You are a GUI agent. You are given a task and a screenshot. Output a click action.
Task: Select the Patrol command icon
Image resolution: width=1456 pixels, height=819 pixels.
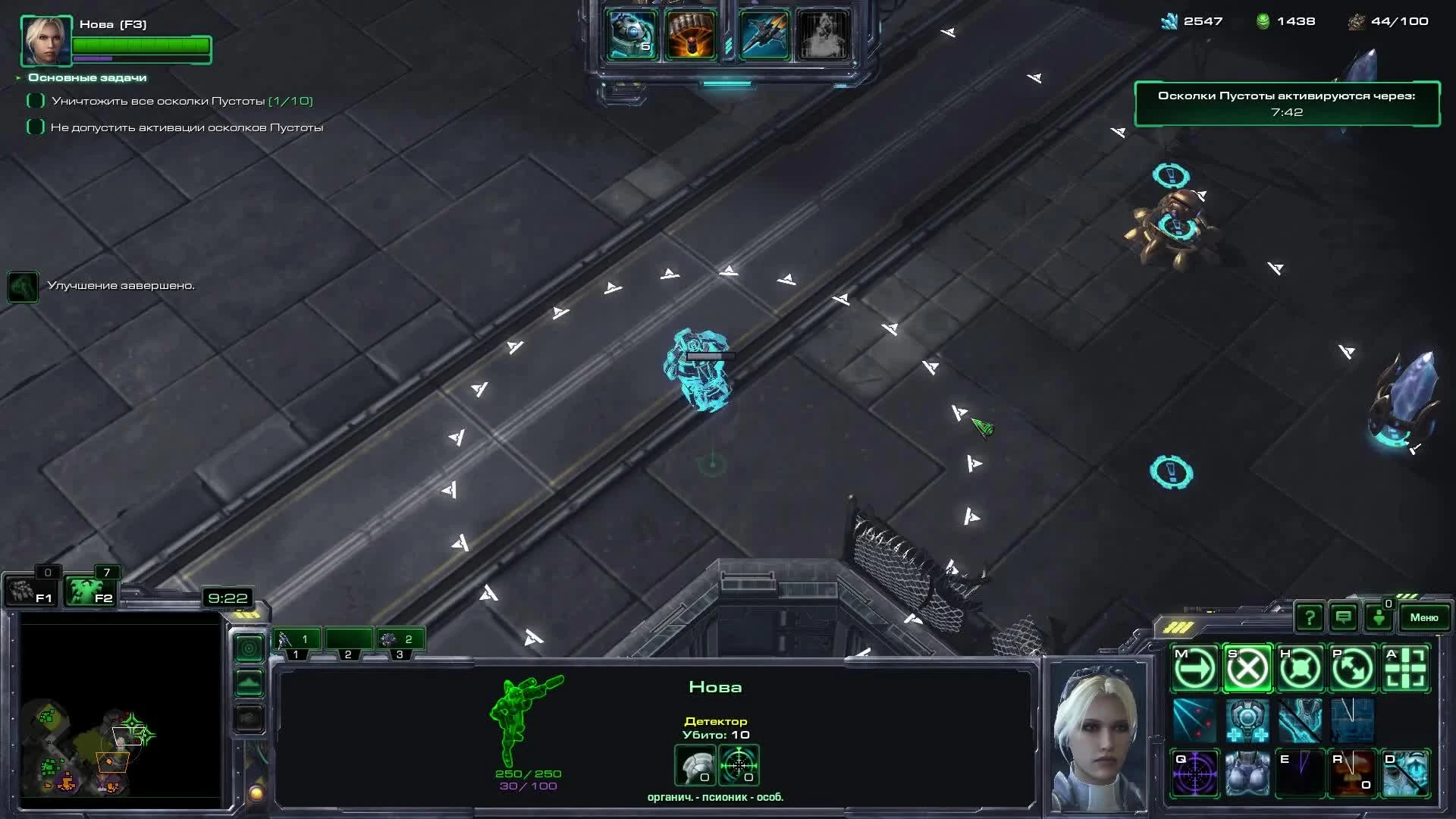click(1354, 668)
